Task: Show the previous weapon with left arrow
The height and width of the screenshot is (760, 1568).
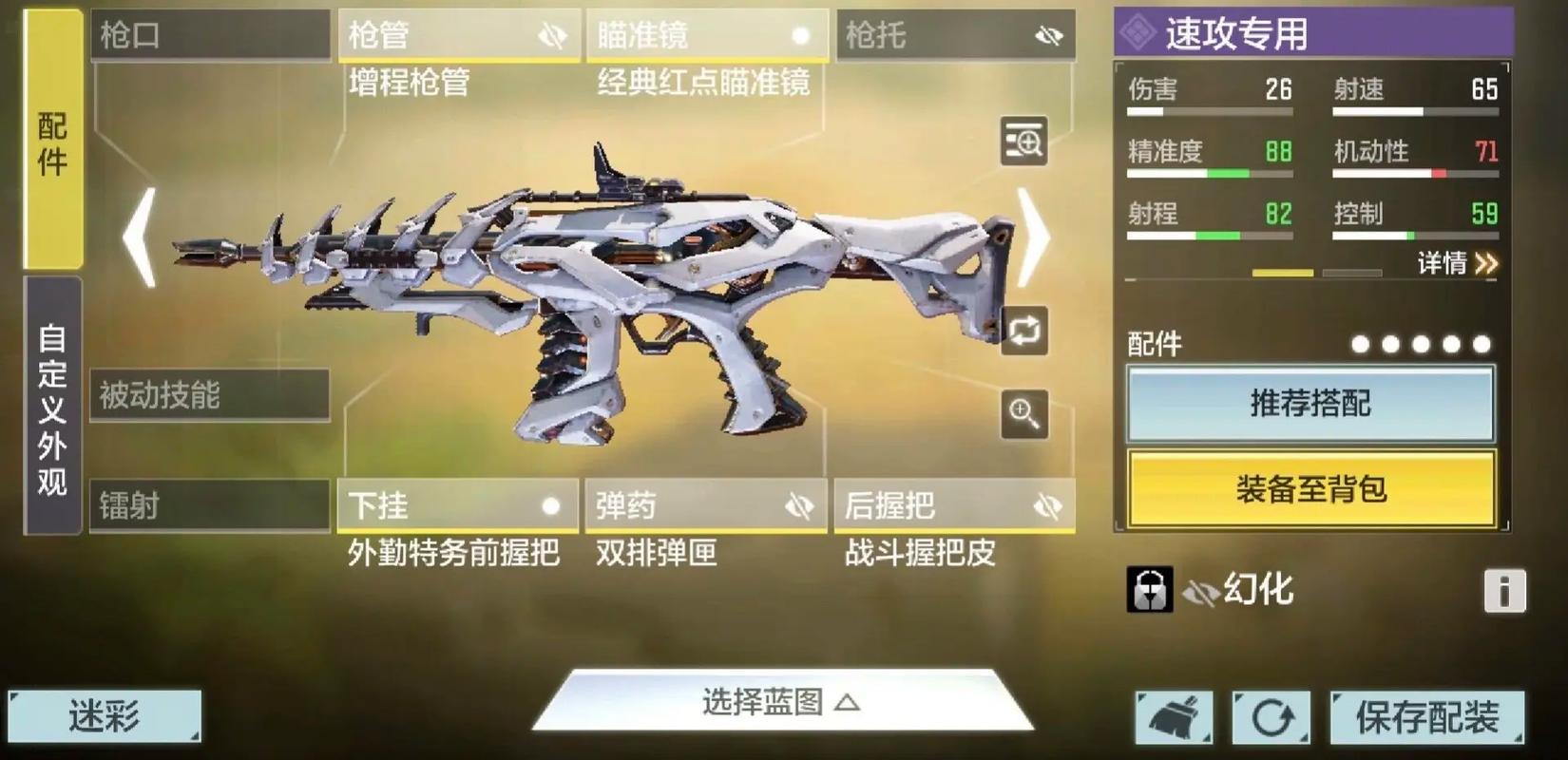Action: click(141, 237)
